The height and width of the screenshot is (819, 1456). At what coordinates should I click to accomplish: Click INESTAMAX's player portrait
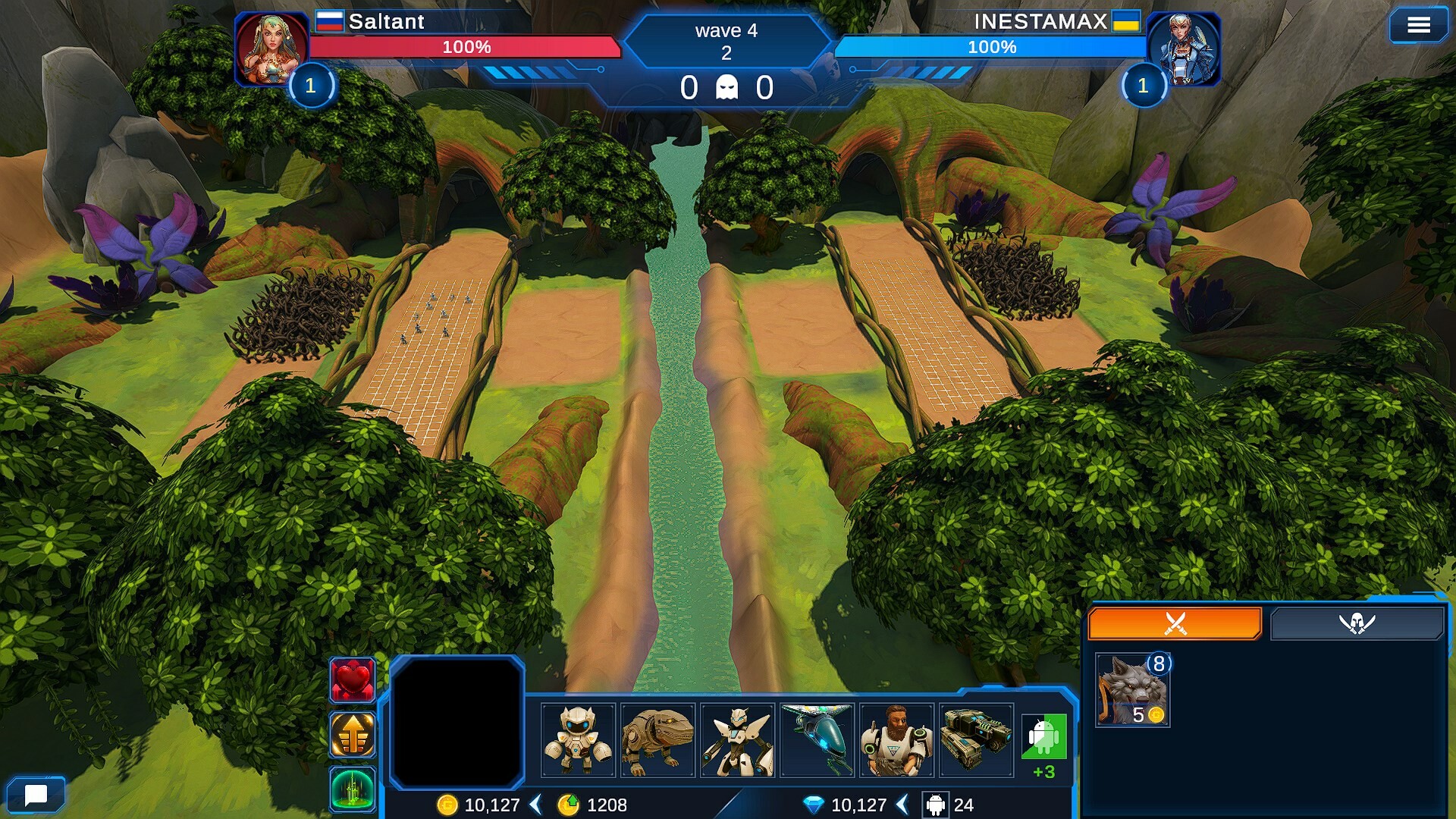[x=1184, y=49]
